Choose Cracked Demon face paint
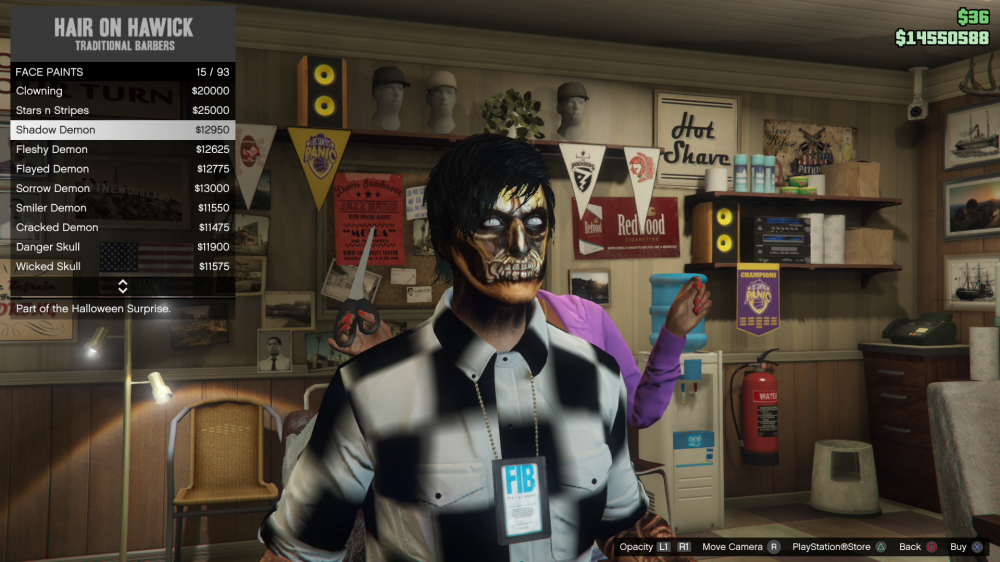Screen dimensions: 1000x562 [122, 227]
